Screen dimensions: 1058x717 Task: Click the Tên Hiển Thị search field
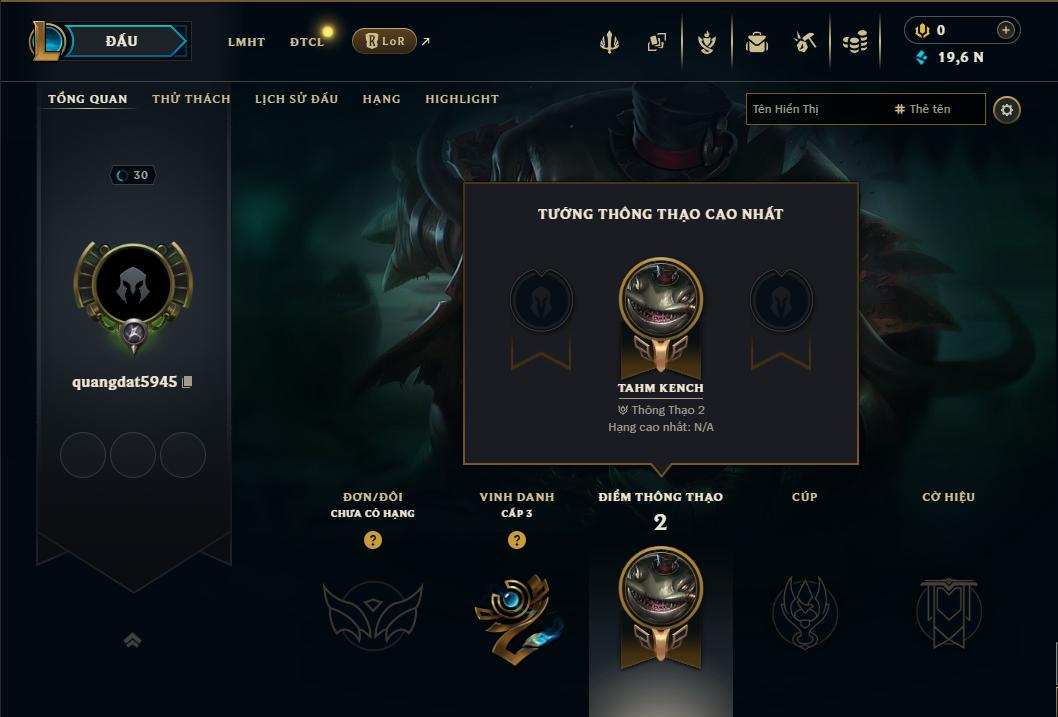tap(815, 109)
